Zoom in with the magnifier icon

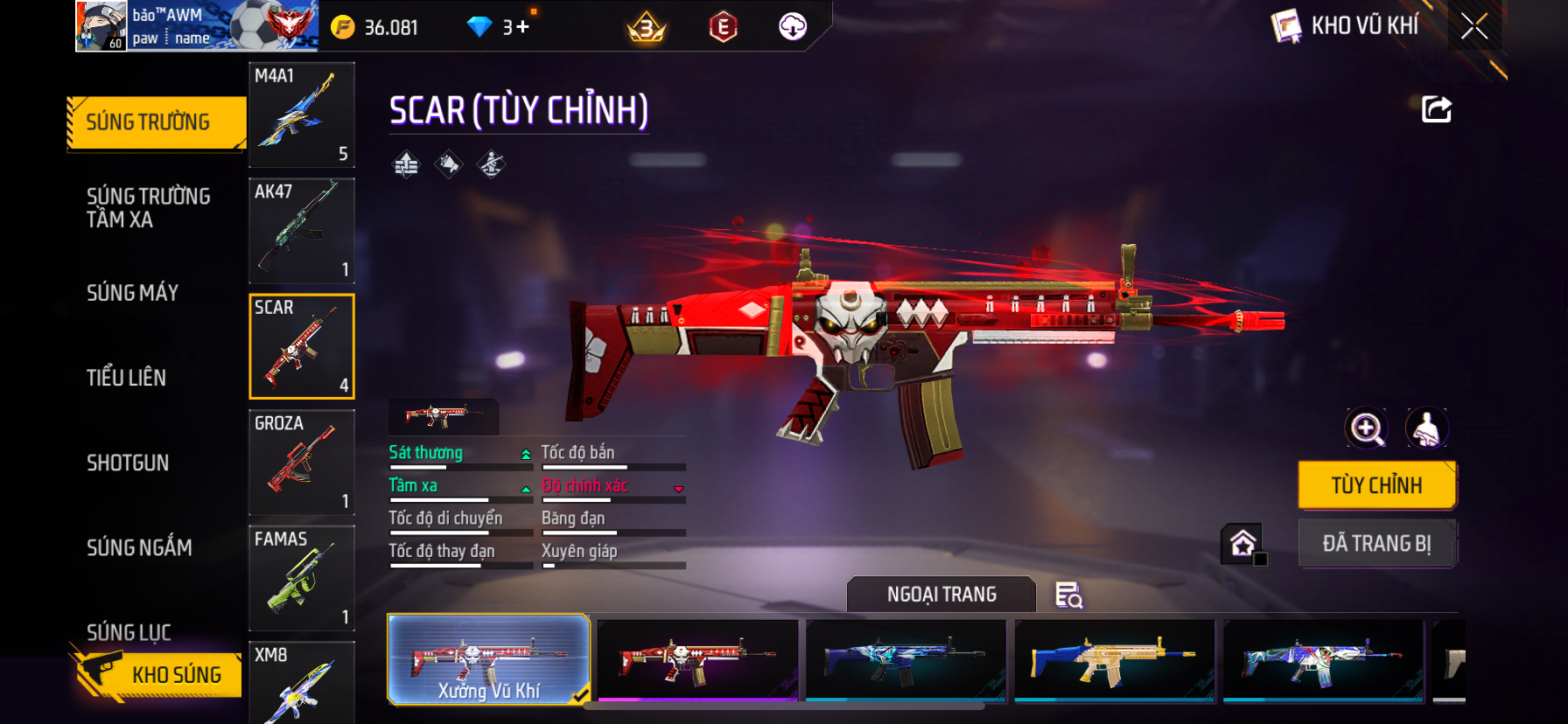(1366, 428)
